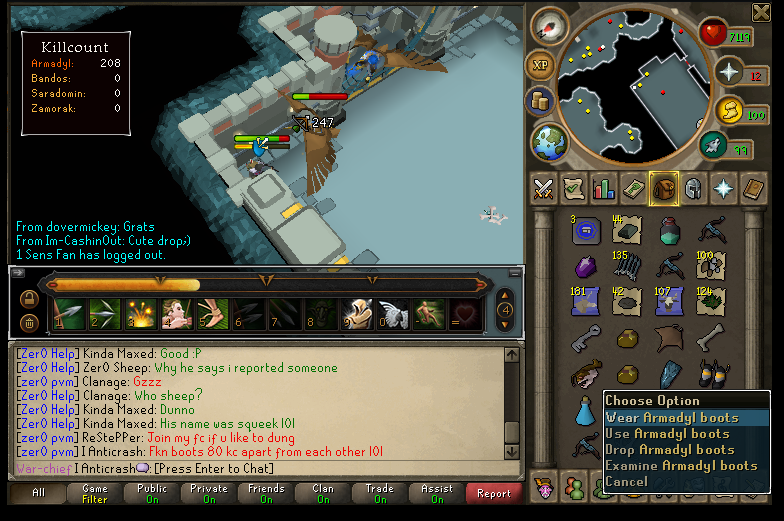Cancel the Choose Option menu
This screenshot has height=521, width=784.
point(627,482)
